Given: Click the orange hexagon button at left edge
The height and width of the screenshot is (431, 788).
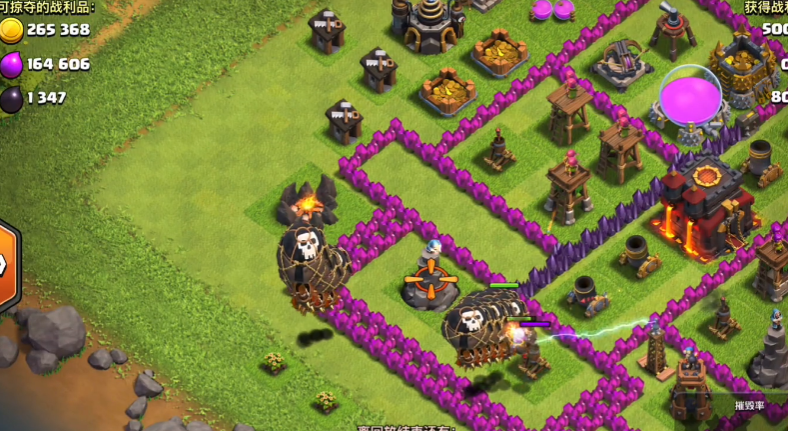Looking at the screenshot, I should click(x=6, y=266).
